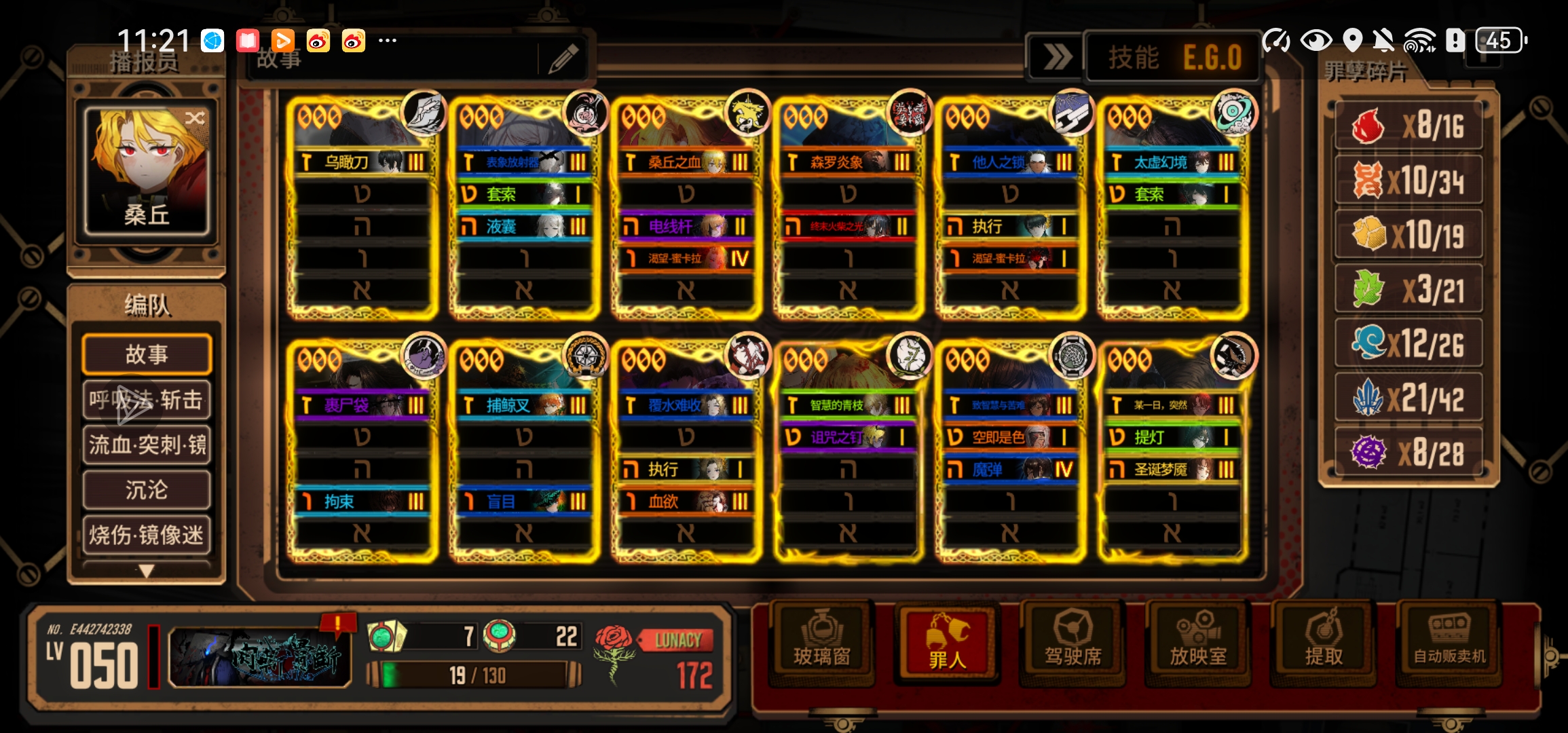
Task: Edit the team name with the pencil icon
Action: [x=563, y=59]
